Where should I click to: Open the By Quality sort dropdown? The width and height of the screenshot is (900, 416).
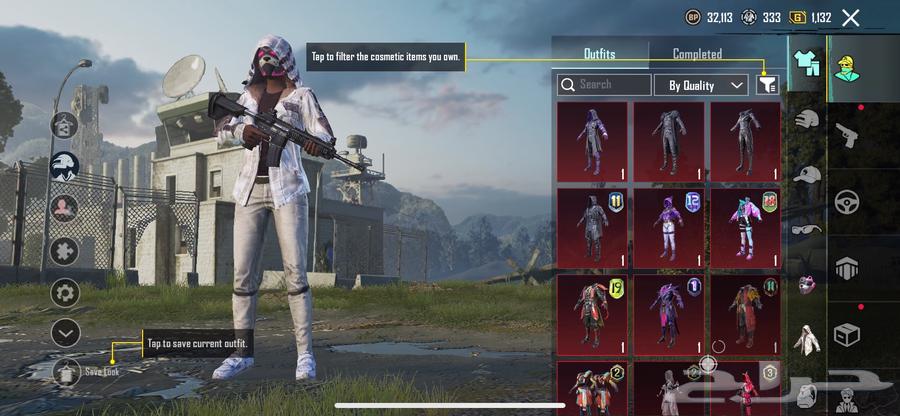(701, 85)
